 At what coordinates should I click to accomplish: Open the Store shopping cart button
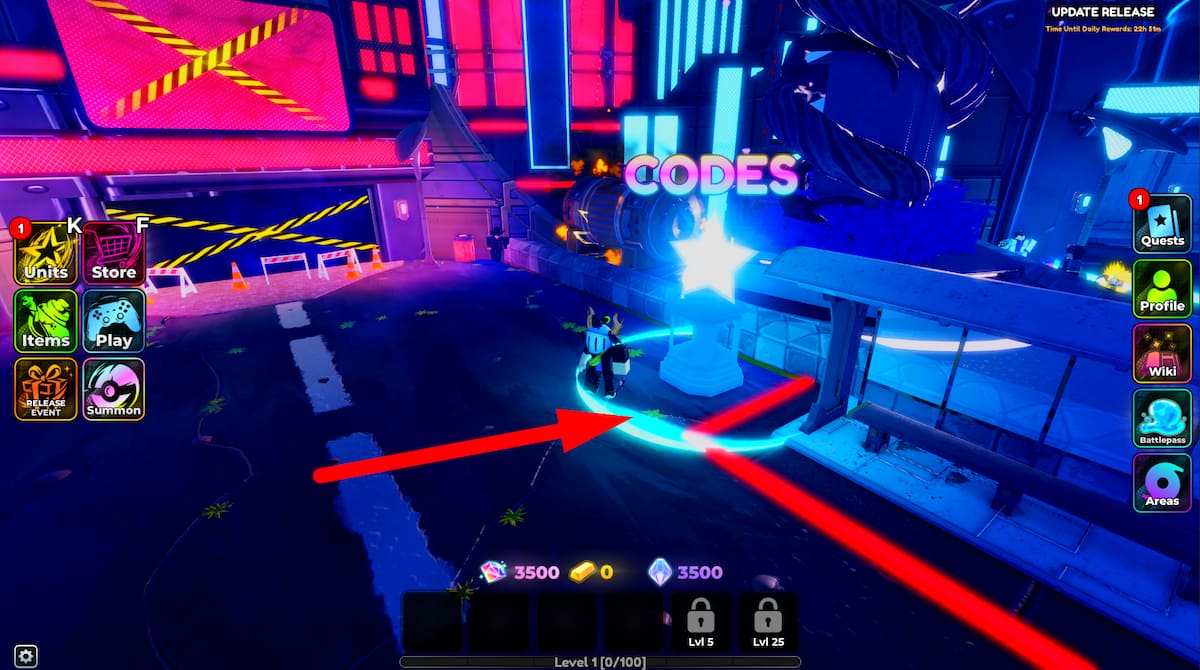[x=113, y=253]
